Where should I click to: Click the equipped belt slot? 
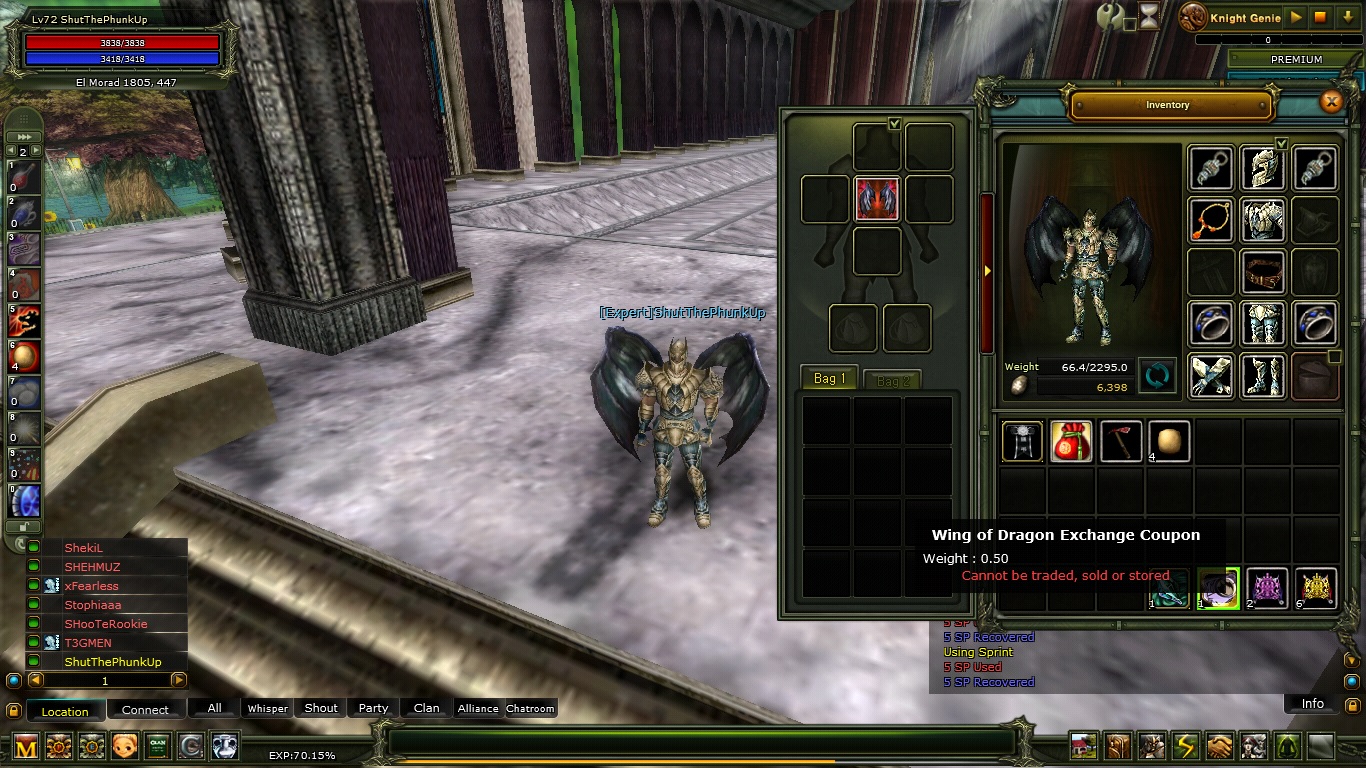(1262, 271)
